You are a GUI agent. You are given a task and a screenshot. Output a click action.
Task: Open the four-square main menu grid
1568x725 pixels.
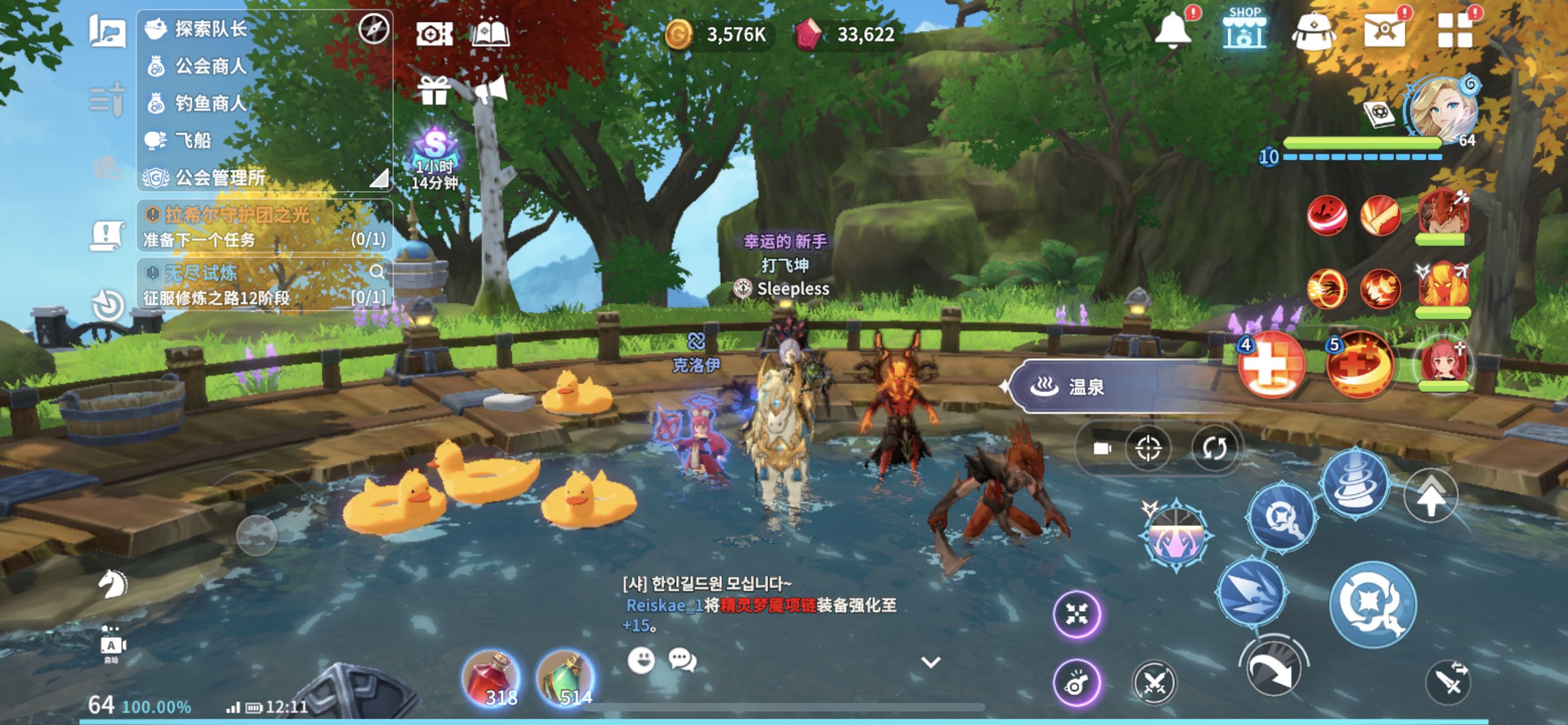pos(1455,31)
